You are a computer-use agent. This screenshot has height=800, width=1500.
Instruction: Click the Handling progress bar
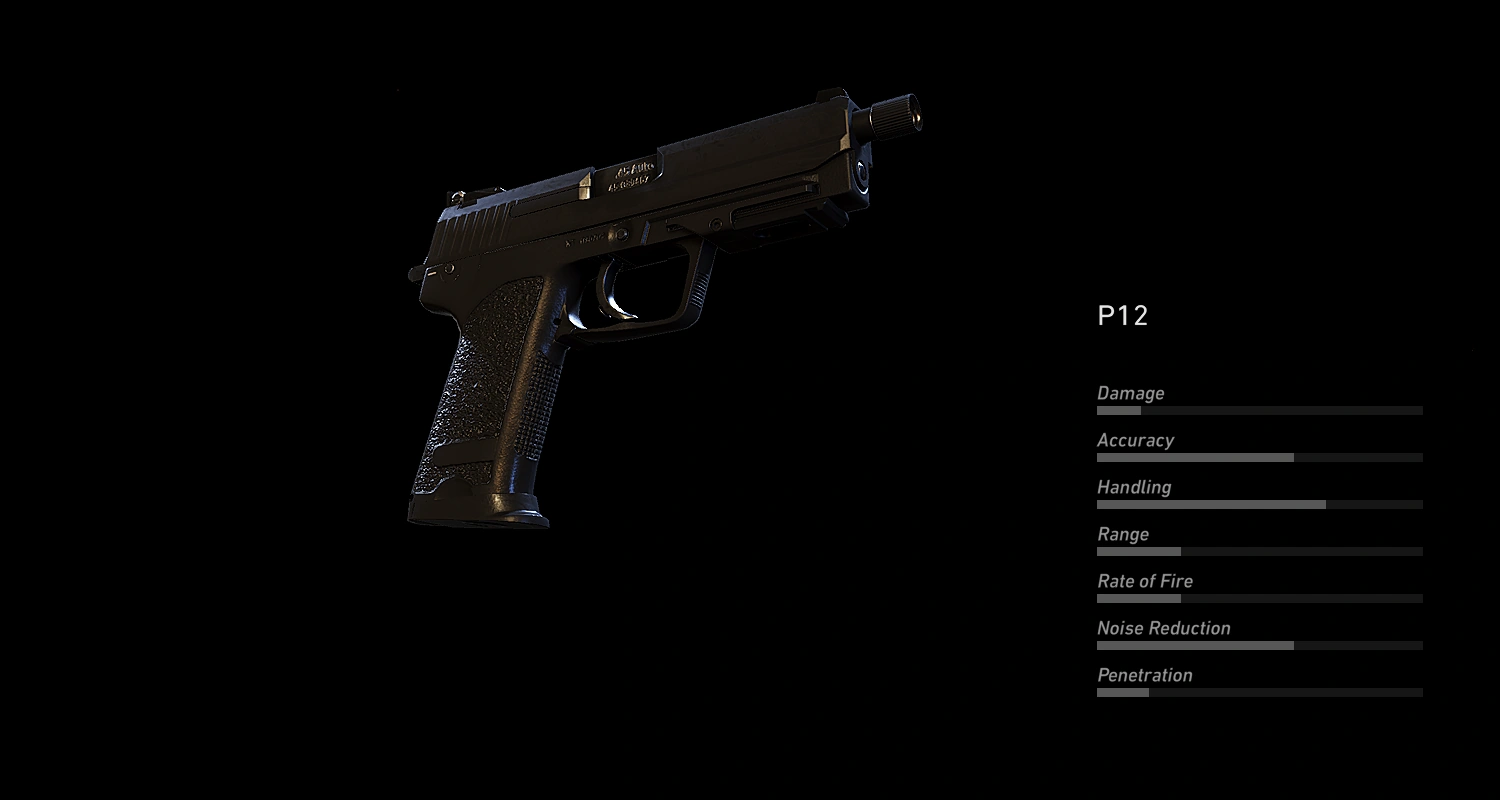[x=1259, y=504]
